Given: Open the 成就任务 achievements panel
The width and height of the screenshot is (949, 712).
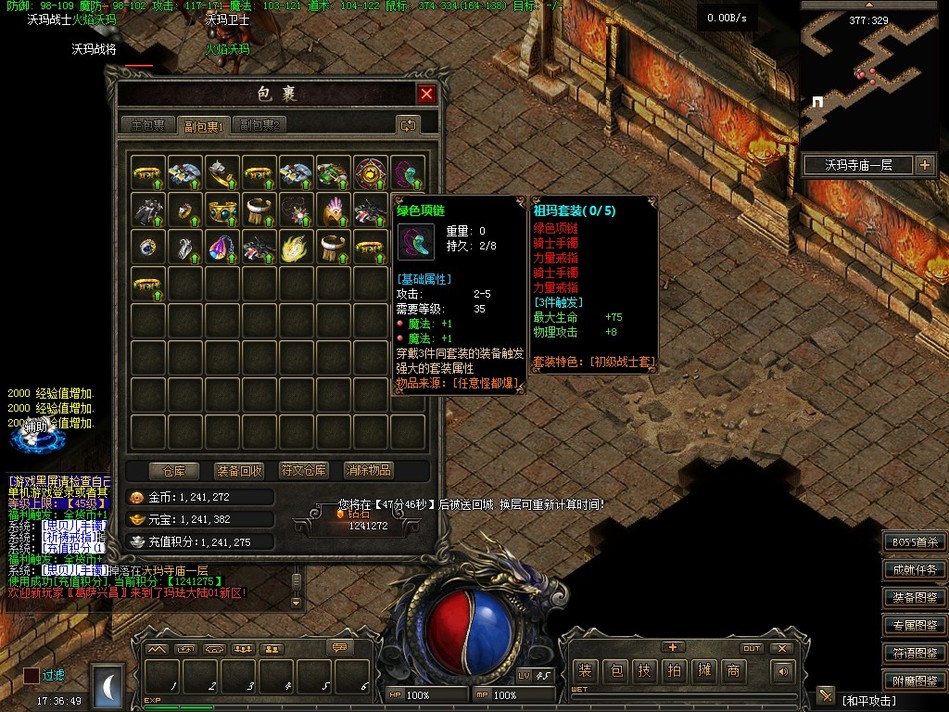Looking at the screenshot, I should (x=914, y=570).
